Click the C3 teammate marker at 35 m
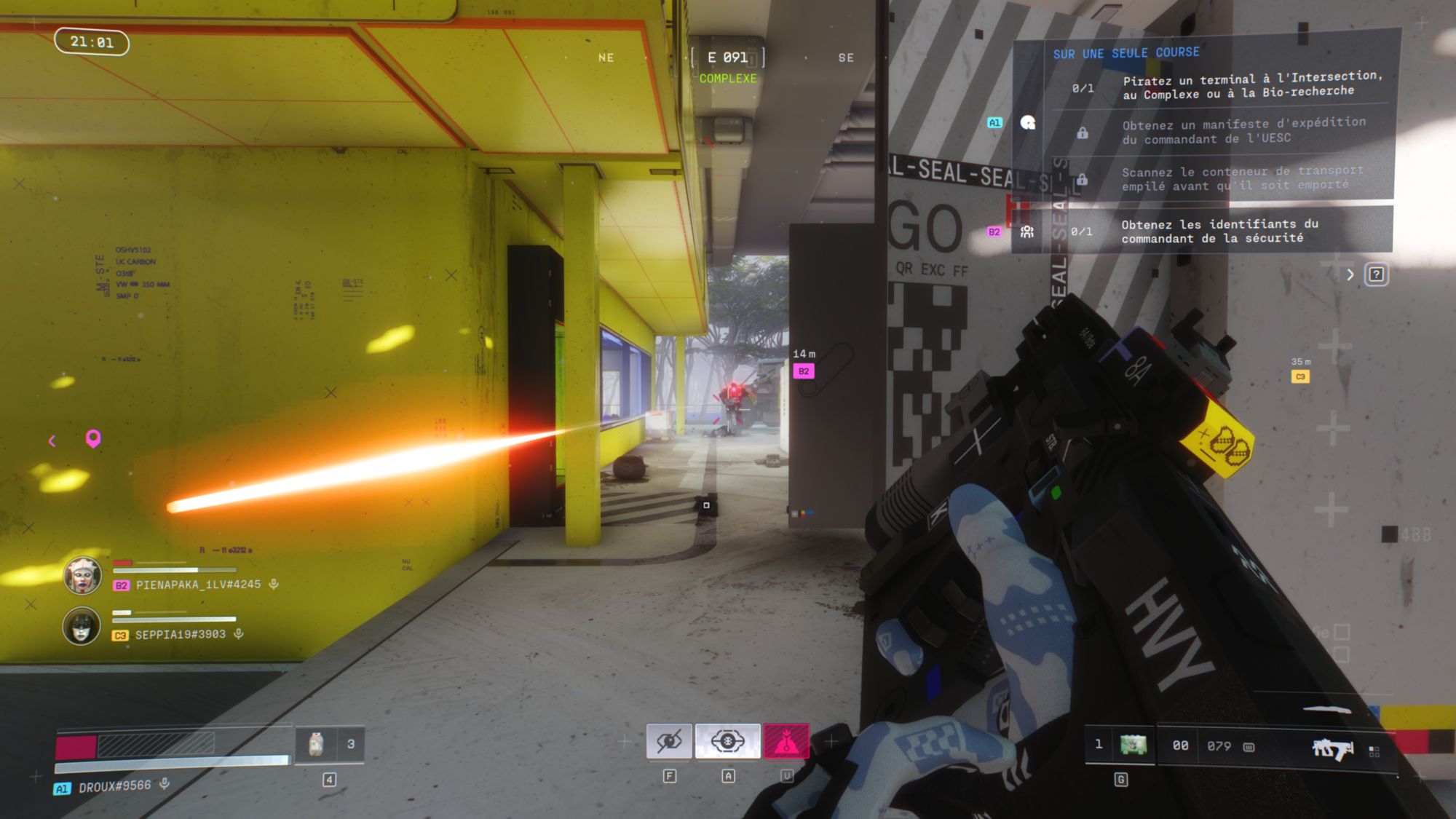Image resolution: width=1456 pixels, height=819 pixels. [1300, 376]
